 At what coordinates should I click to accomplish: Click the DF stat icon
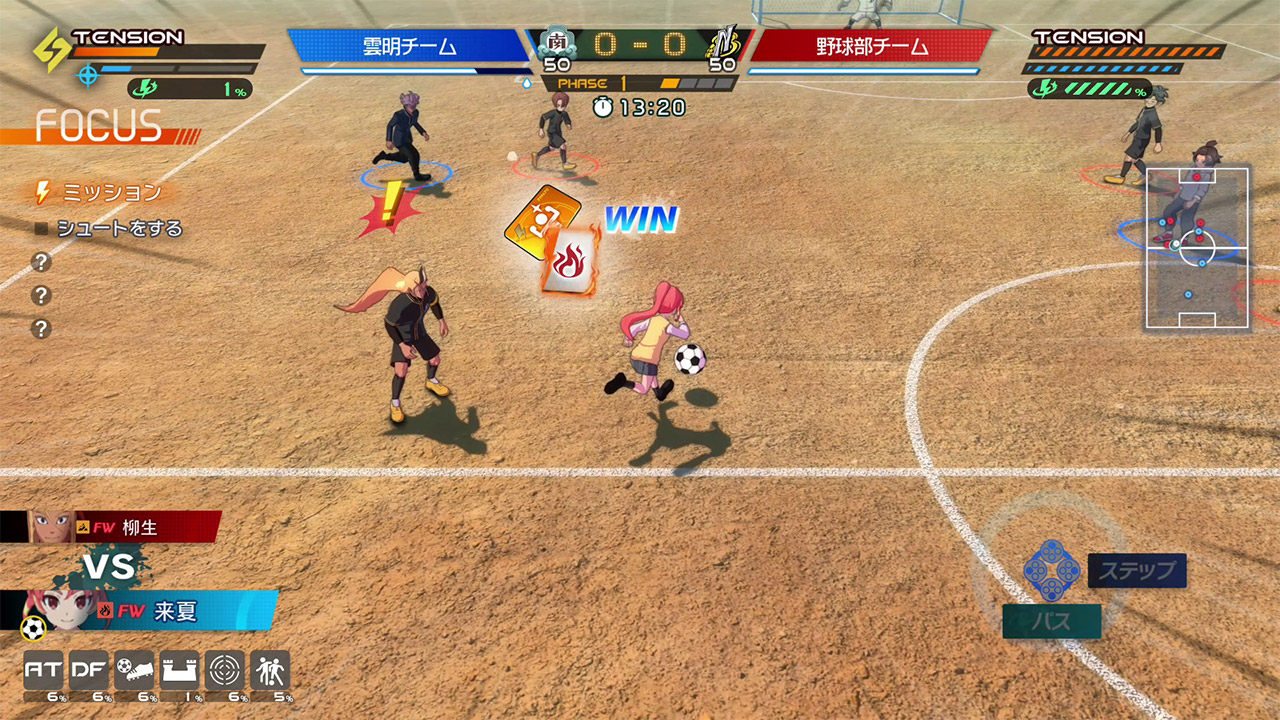[88, 670]
